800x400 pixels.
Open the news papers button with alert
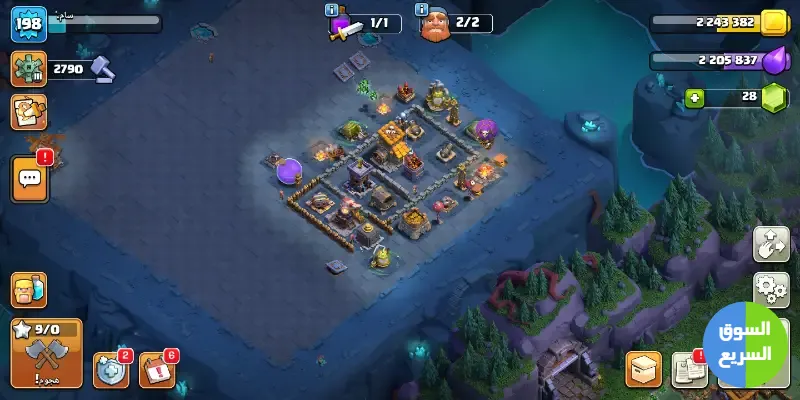click(x=689, y=370)
